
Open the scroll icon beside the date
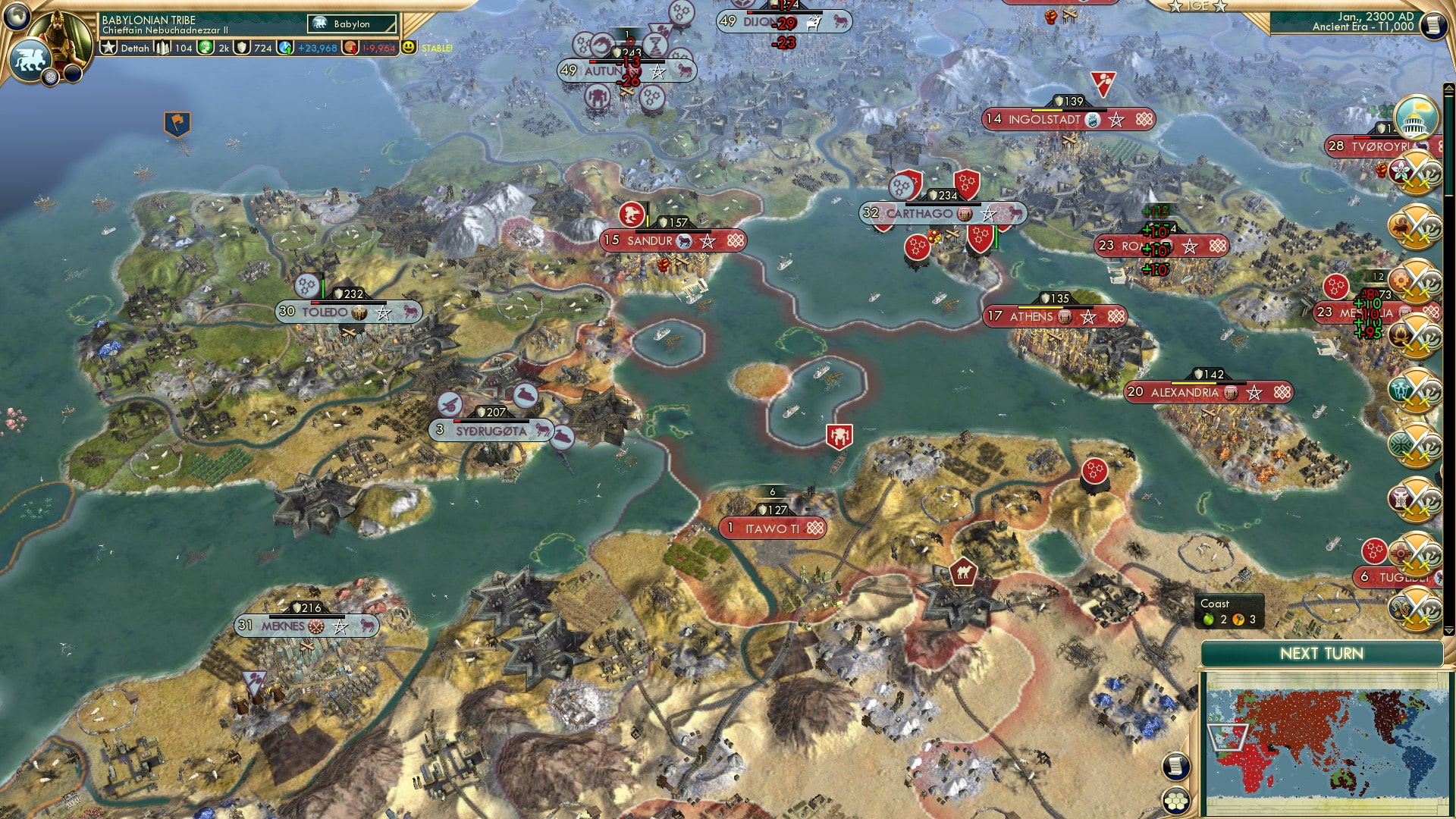pos(1433,26)
